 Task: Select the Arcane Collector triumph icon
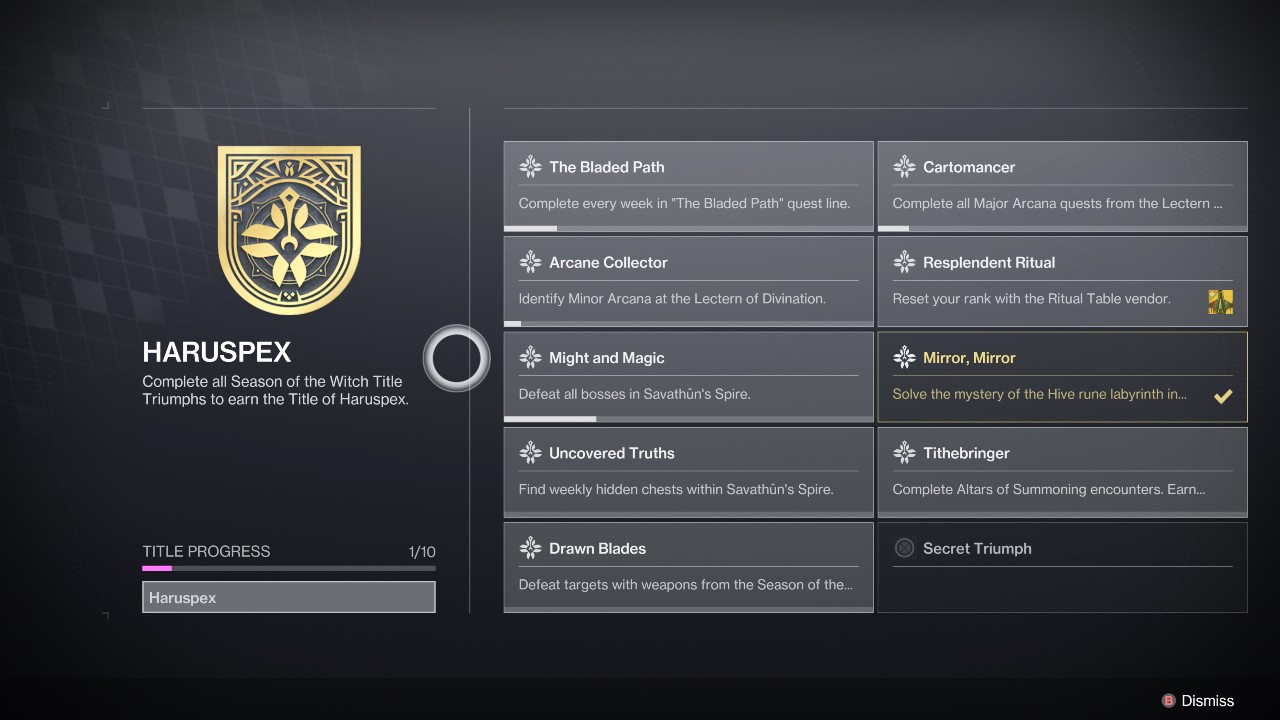coord(530,262)
